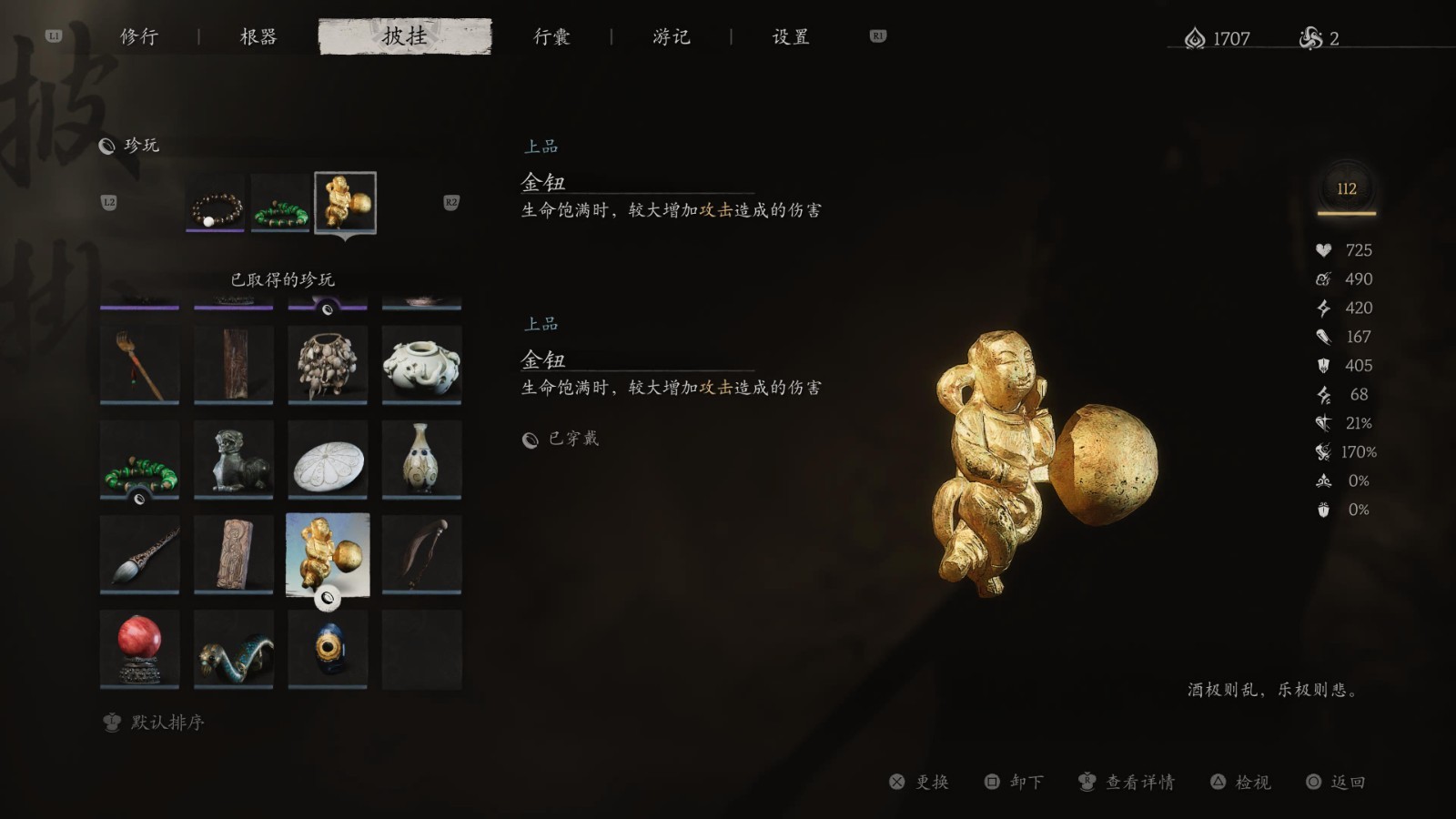Go to the 设置 tab
The width and height of the screenshot is (1456, 819).
[791, 36]
